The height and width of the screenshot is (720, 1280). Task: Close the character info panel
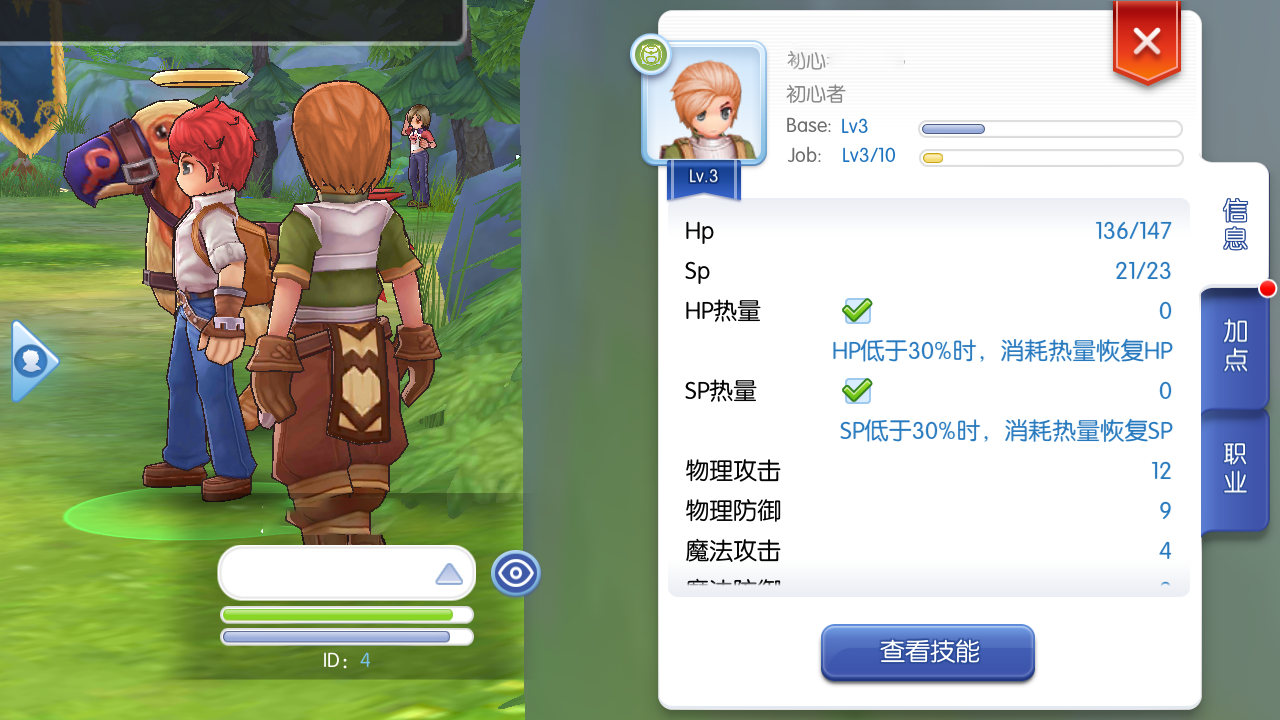click(1146, 40)
